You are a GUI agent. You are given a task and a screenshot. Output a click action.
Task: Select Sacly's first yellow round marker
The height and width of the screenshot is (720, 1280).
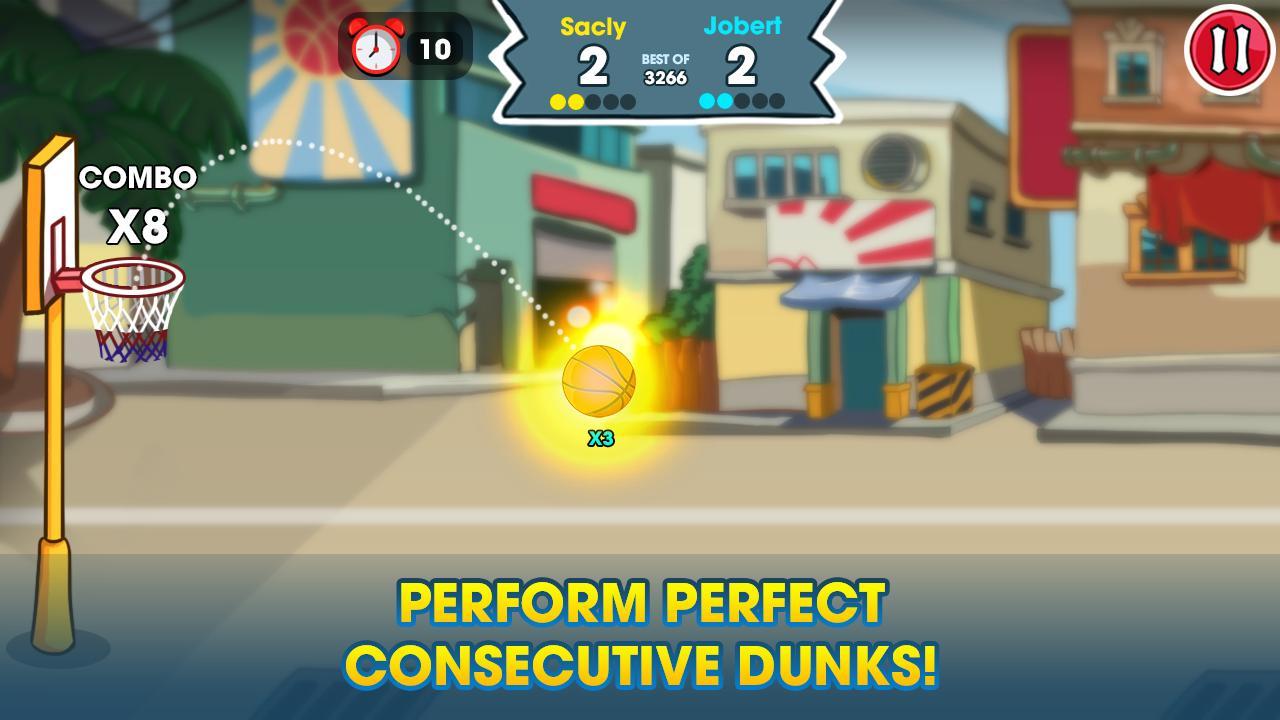(x=557, y=101)
